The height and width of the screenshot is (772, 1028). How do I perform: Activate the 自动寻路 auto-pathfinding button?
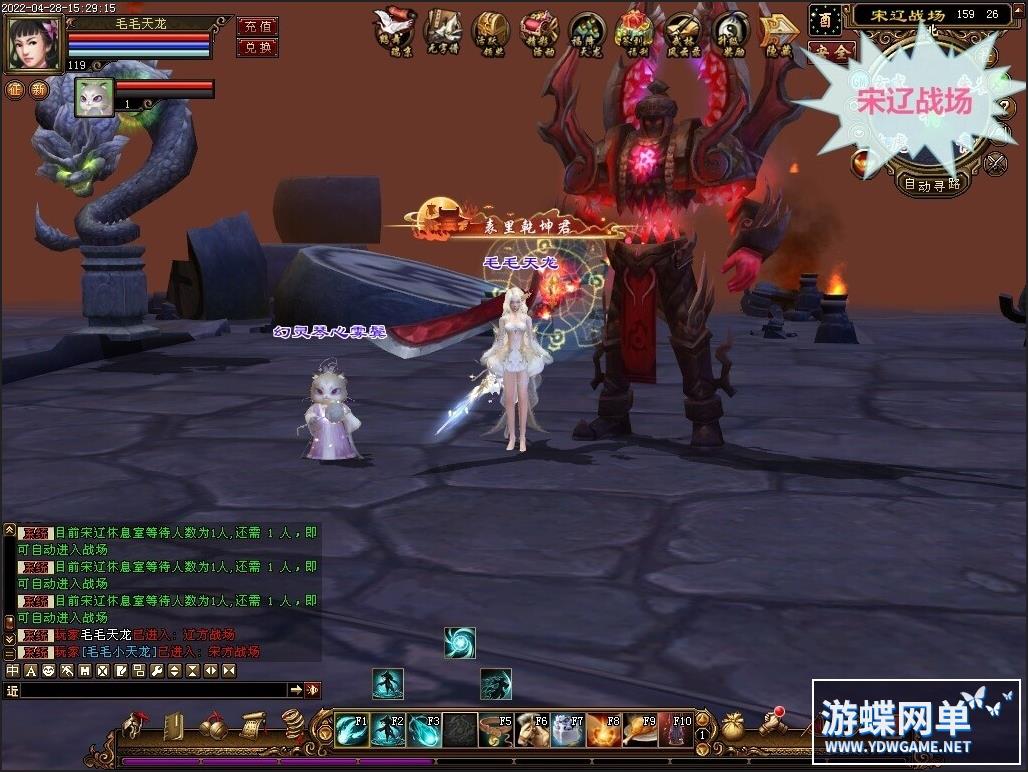[932, 184]
